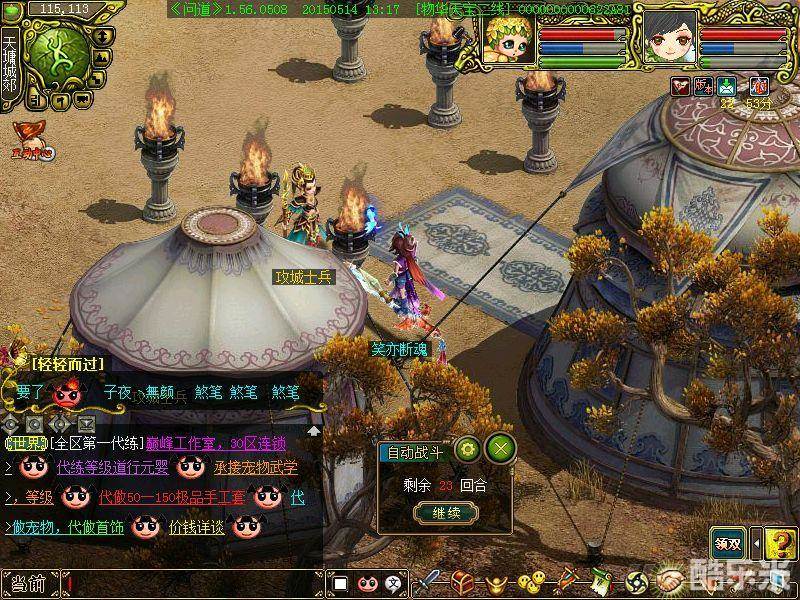Click the 巅峰工作室 chat link
Screen dimensions: 800x600
pos(185,444)
